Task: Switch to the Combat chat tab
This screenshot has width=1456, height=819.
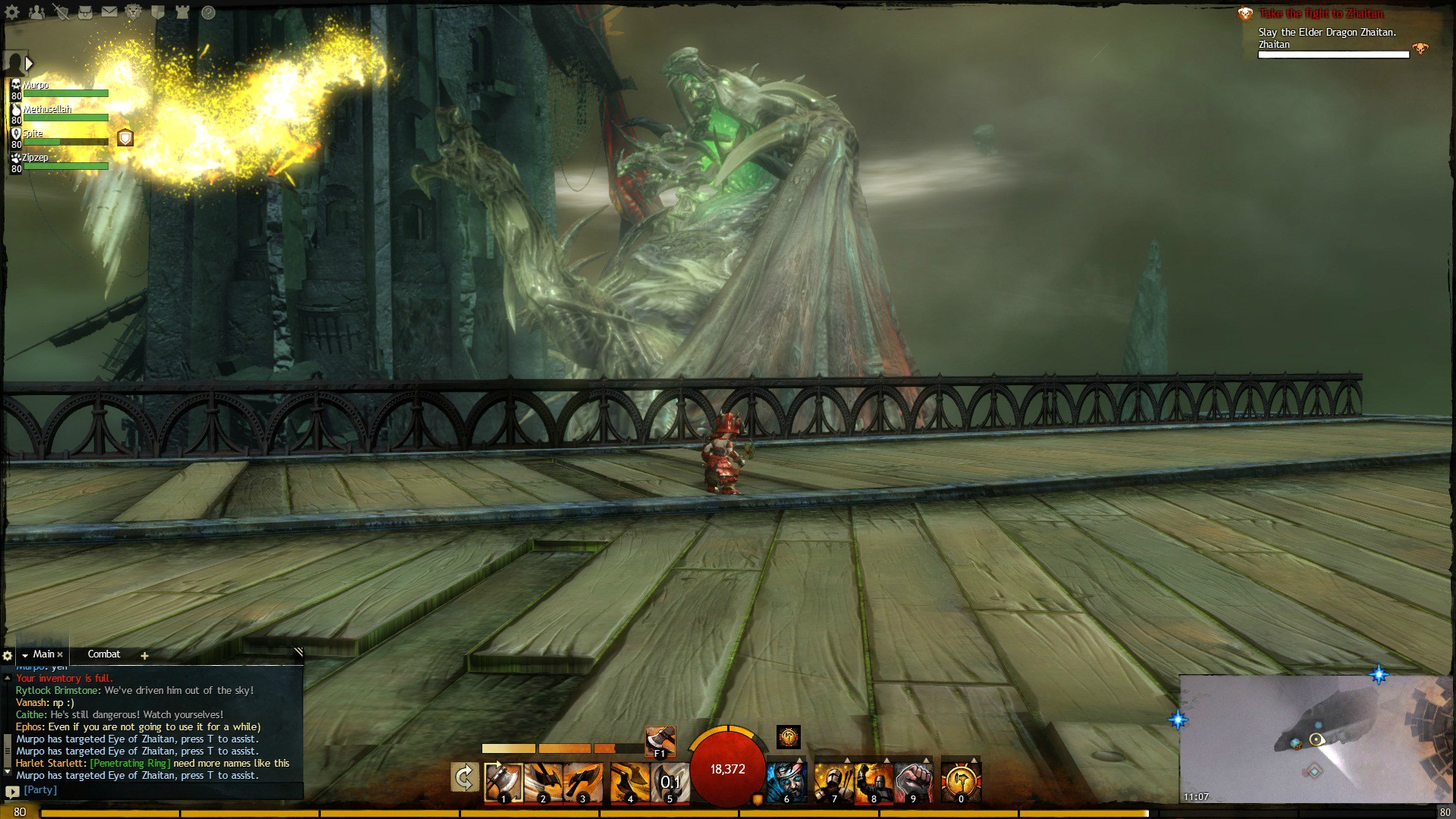Action: point(104,654)
